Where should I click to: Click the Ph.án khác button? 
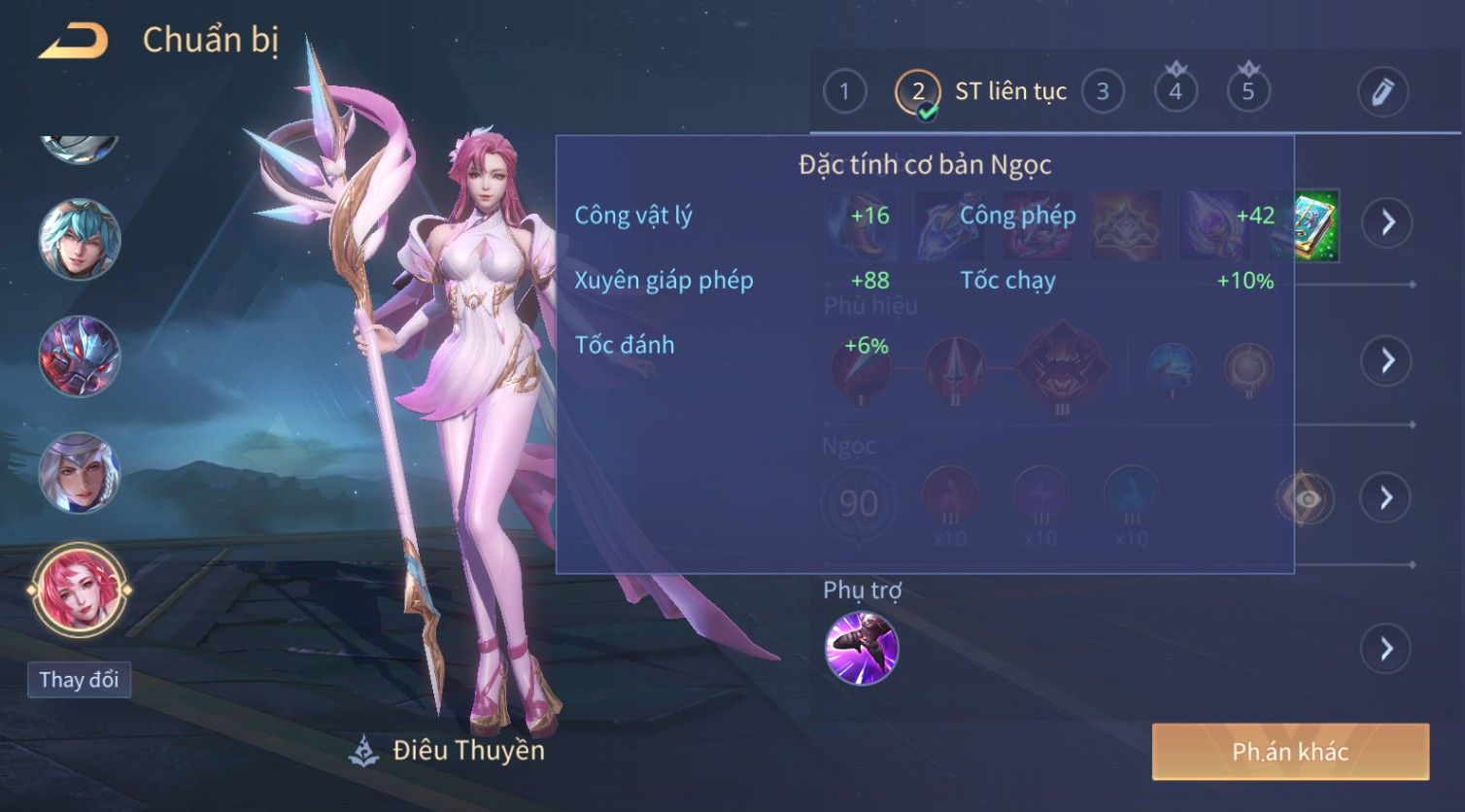click(1290, 752)
